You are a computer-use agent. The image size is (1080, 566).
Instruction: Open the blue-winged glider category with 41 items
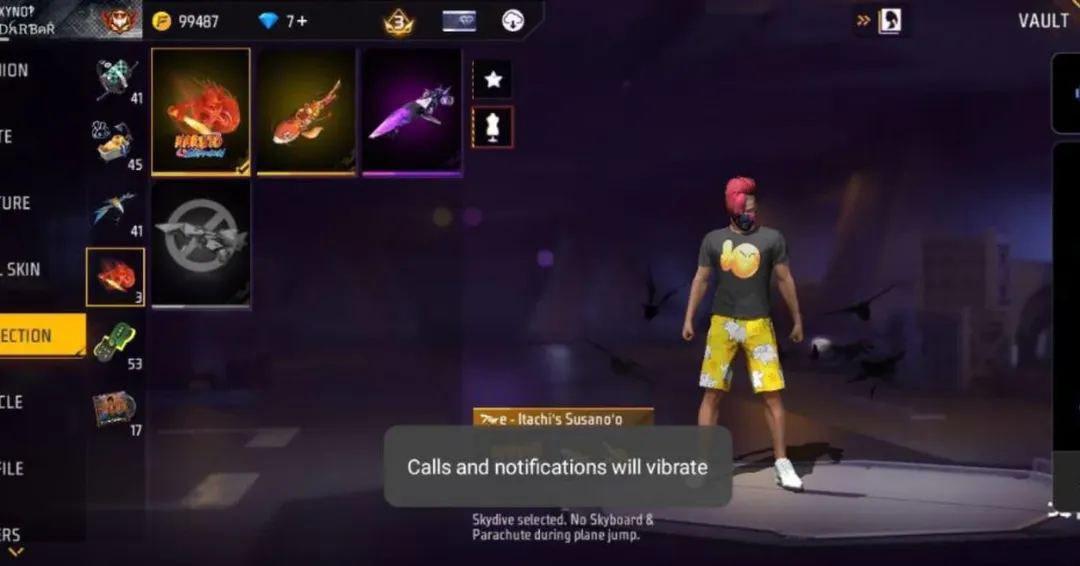[117, 209]
